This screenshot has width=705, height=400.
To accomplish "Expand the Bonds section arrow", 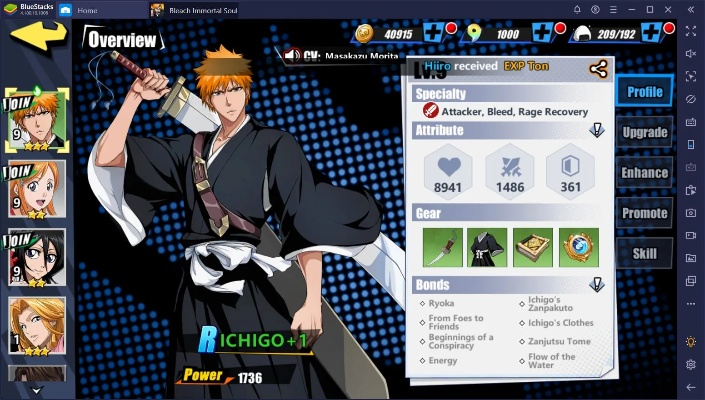I will click(596, 285).
